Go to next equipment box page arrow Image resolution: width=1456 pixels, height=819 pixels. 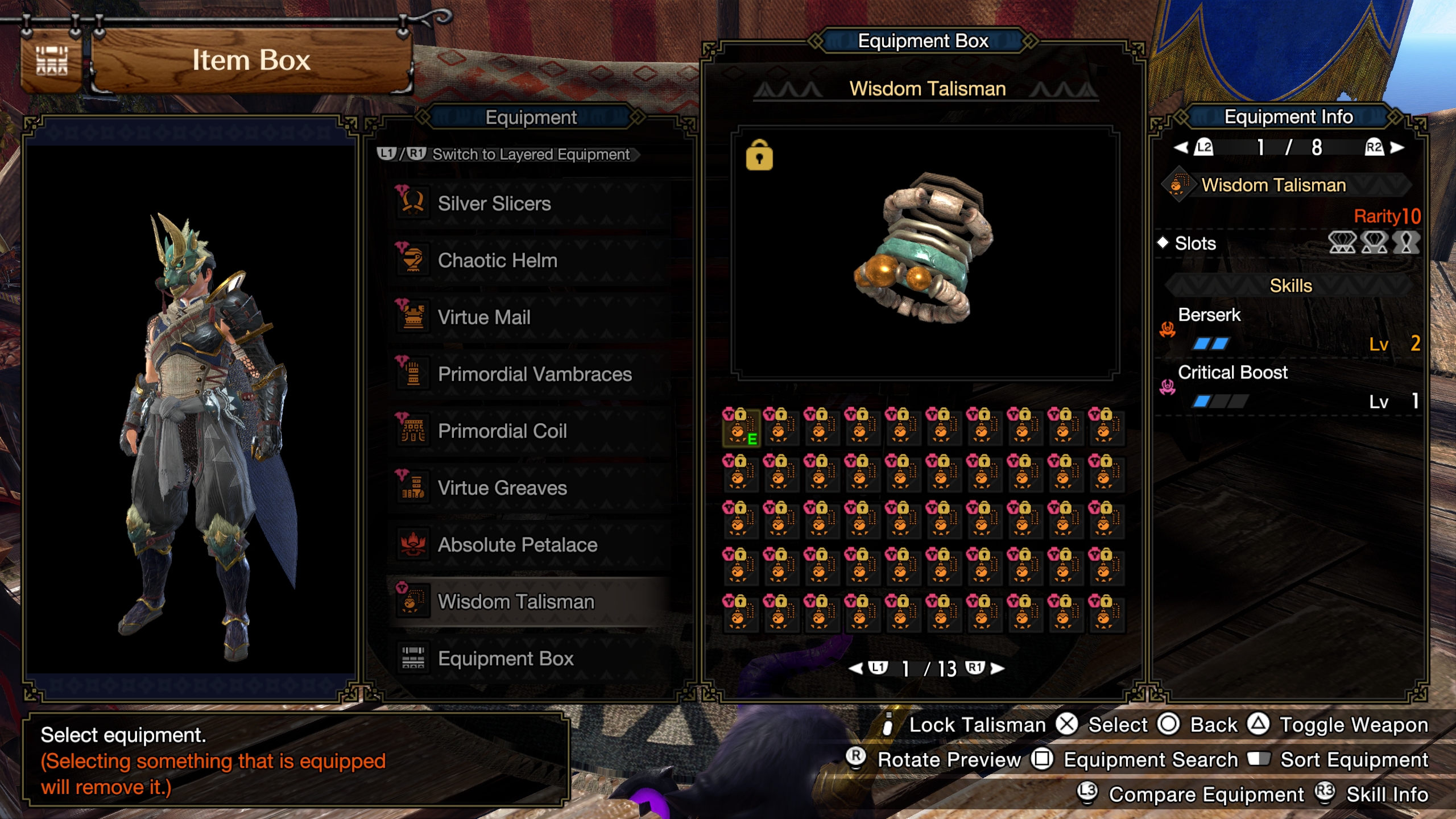pyautogui.click(x=997, y=668)
